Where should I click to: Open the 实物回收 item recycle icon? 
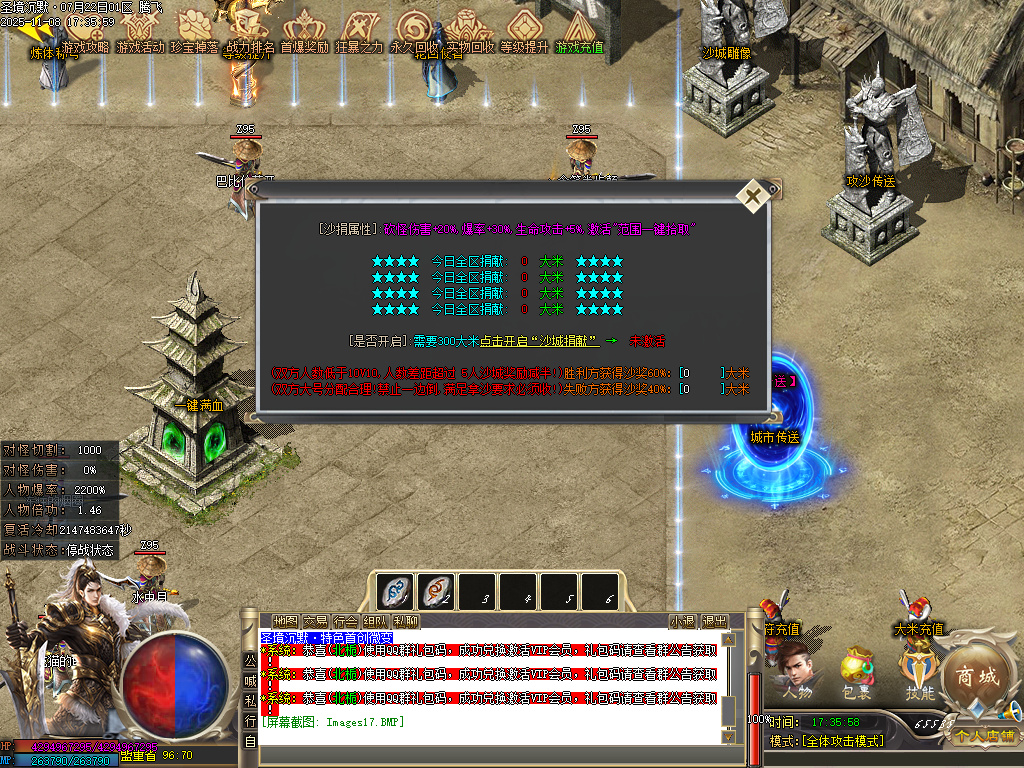pyautogui.click(x=469, y=33)
